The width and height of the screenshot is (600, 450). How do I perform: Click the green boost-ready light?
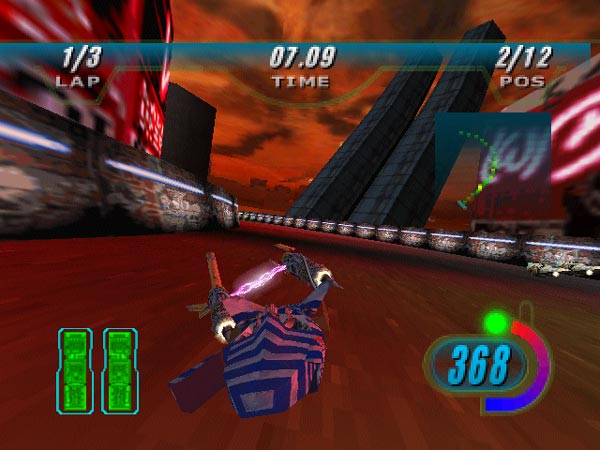tap(493, 323)
